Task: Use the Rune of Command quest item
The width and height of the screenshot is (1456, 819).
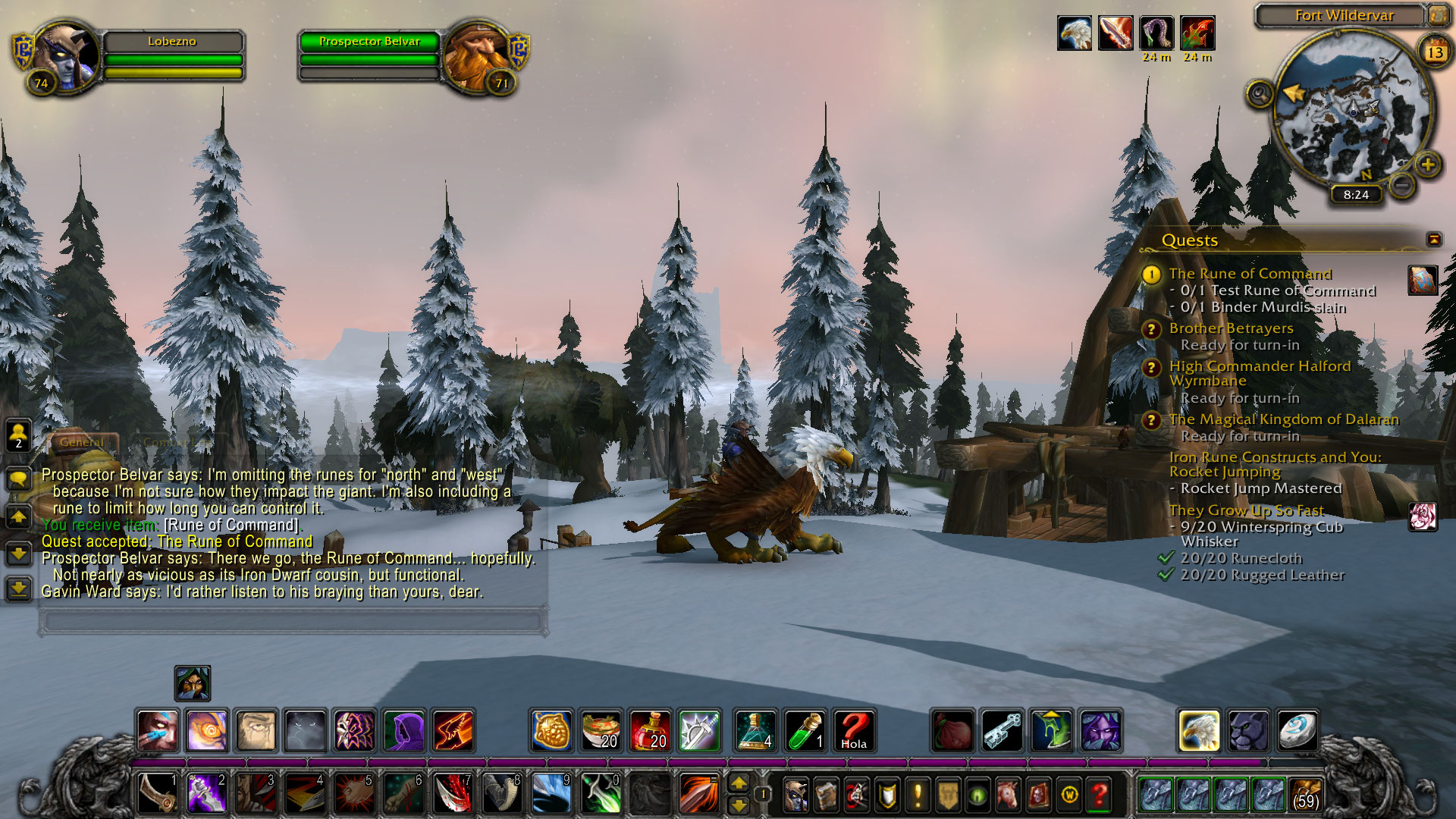Action: pos(1422,280)
